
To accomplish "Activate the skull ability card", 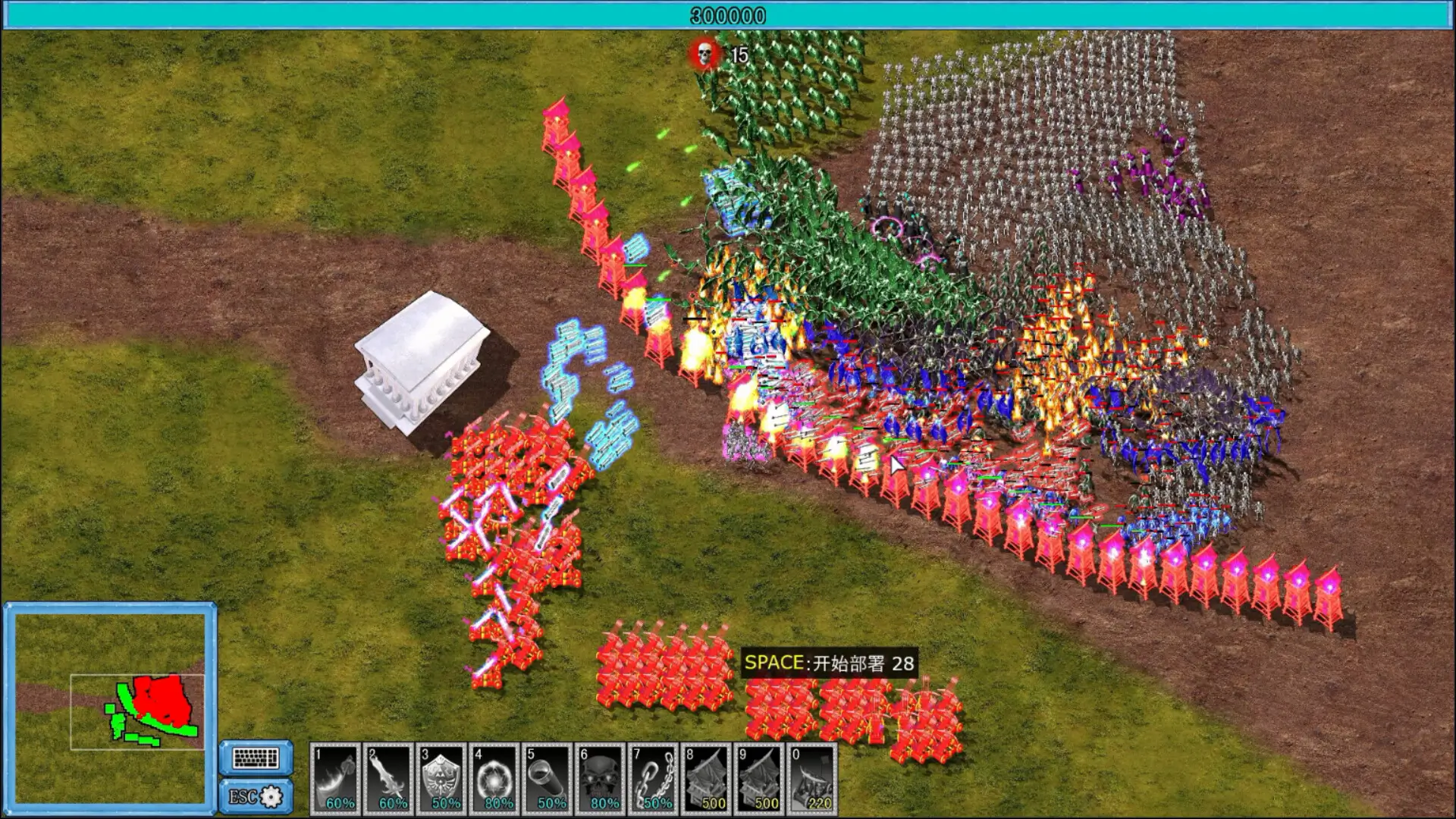I will click(x=601, y=779).
